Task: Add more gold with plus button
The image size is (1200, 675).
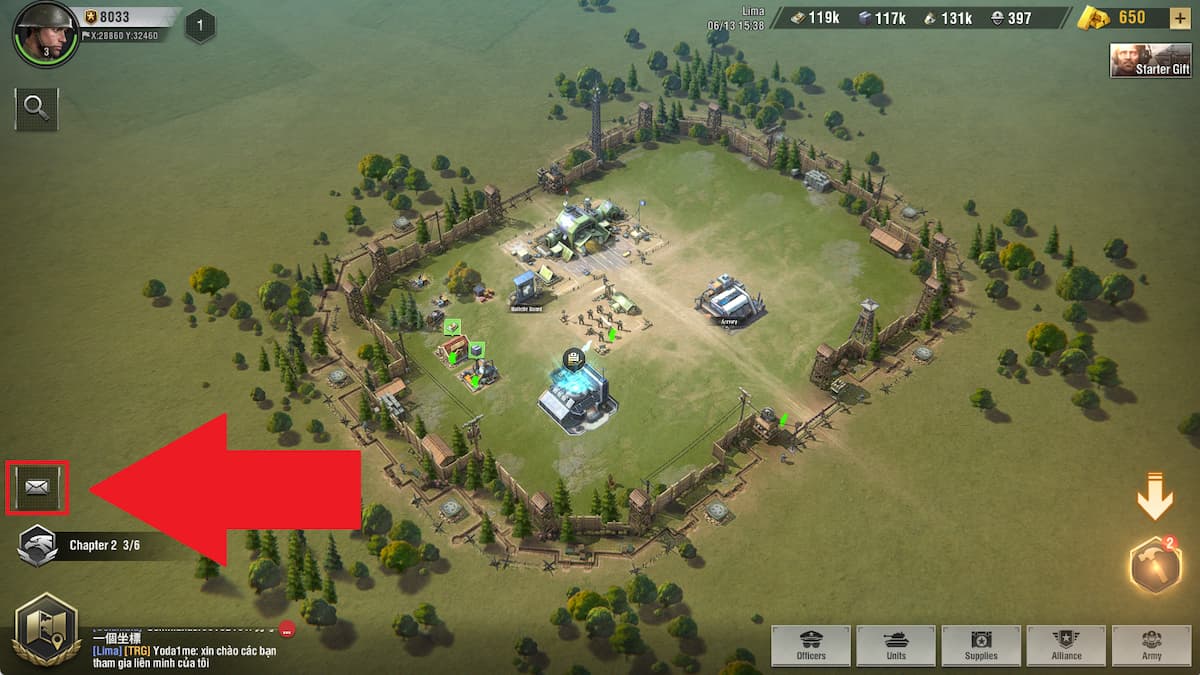Action: (1182, 18)
